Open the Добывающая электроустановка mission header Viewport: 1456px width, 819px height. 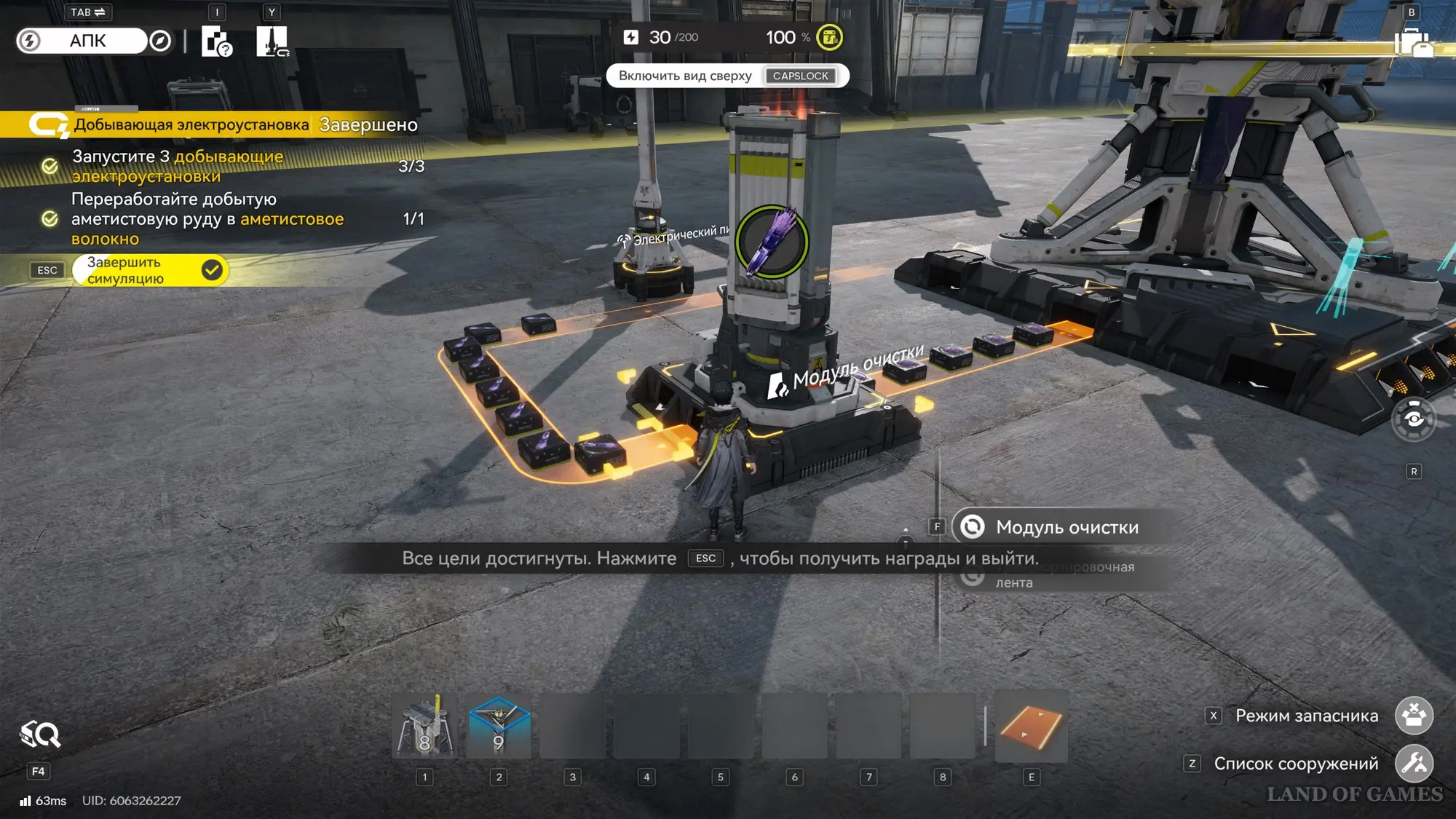191,124
